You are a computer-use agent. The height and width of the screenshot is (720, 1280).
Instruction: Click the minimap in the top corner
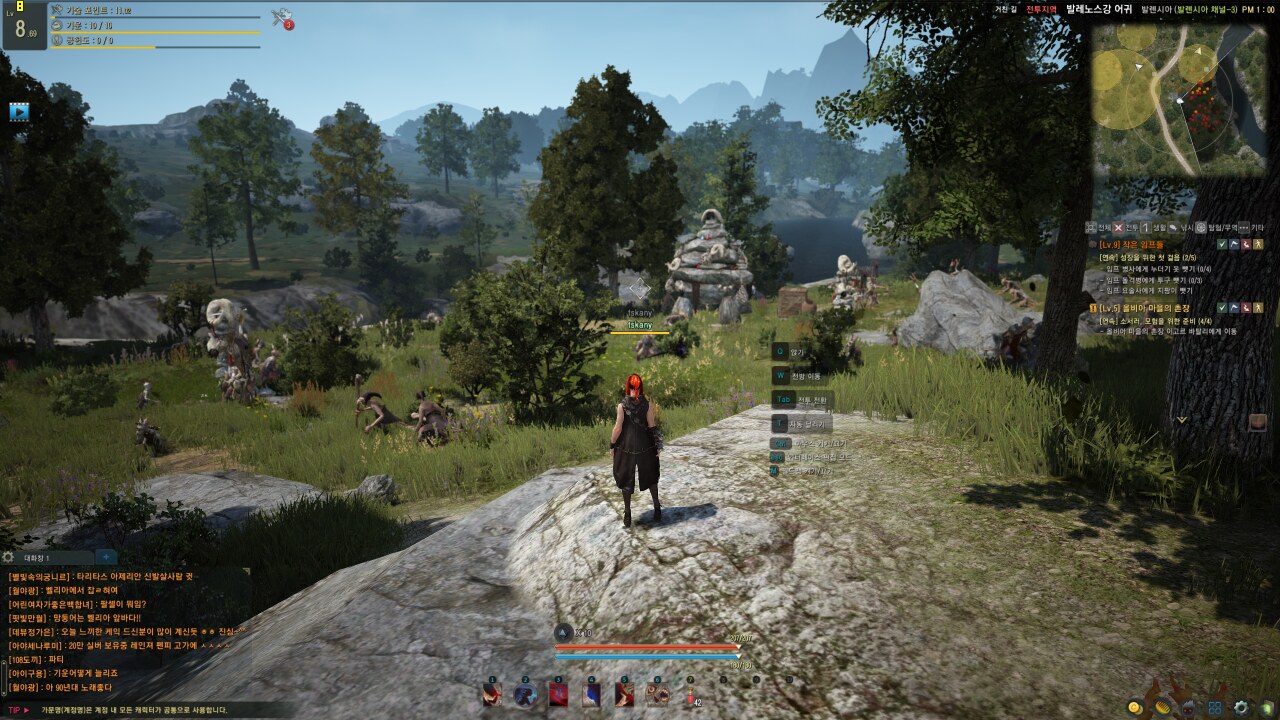tap(1184, 99)
